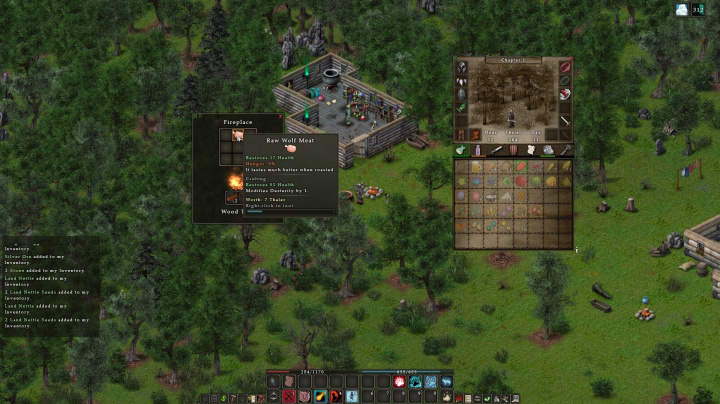720x404 pixels.
Task: Click the weather cloud icon
Action: click(x=682, y=10)
